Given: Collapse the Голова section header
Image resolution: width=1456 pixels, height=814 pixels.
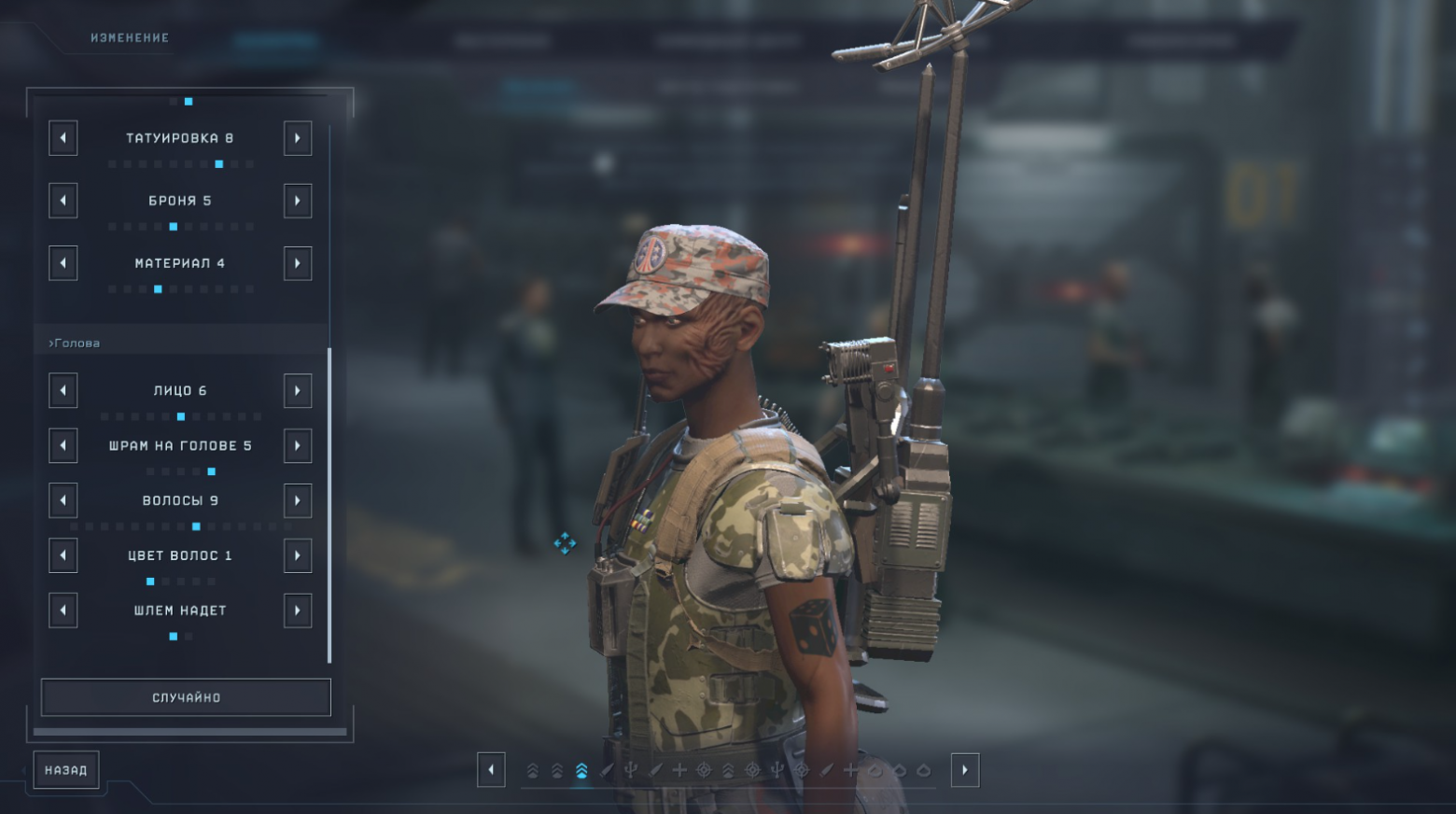Looking at the screenshot, I should pyautogui.click(x=75, y=343).
